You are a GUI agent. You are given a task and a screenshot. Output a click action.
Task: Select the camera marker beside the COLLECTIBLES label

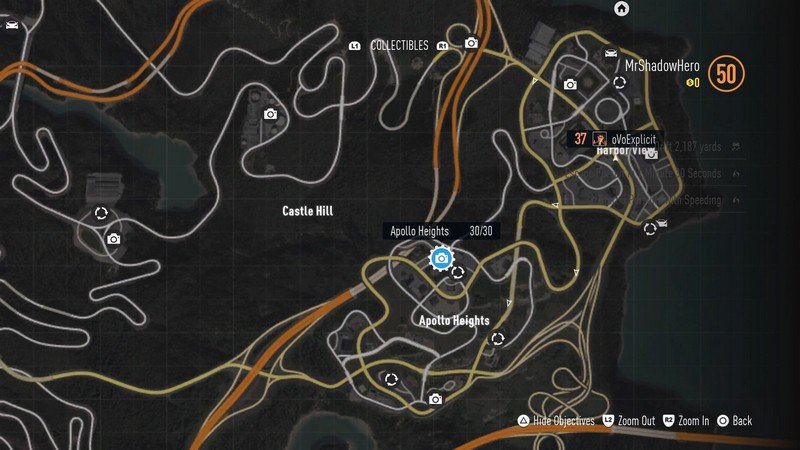coord(471,44)
